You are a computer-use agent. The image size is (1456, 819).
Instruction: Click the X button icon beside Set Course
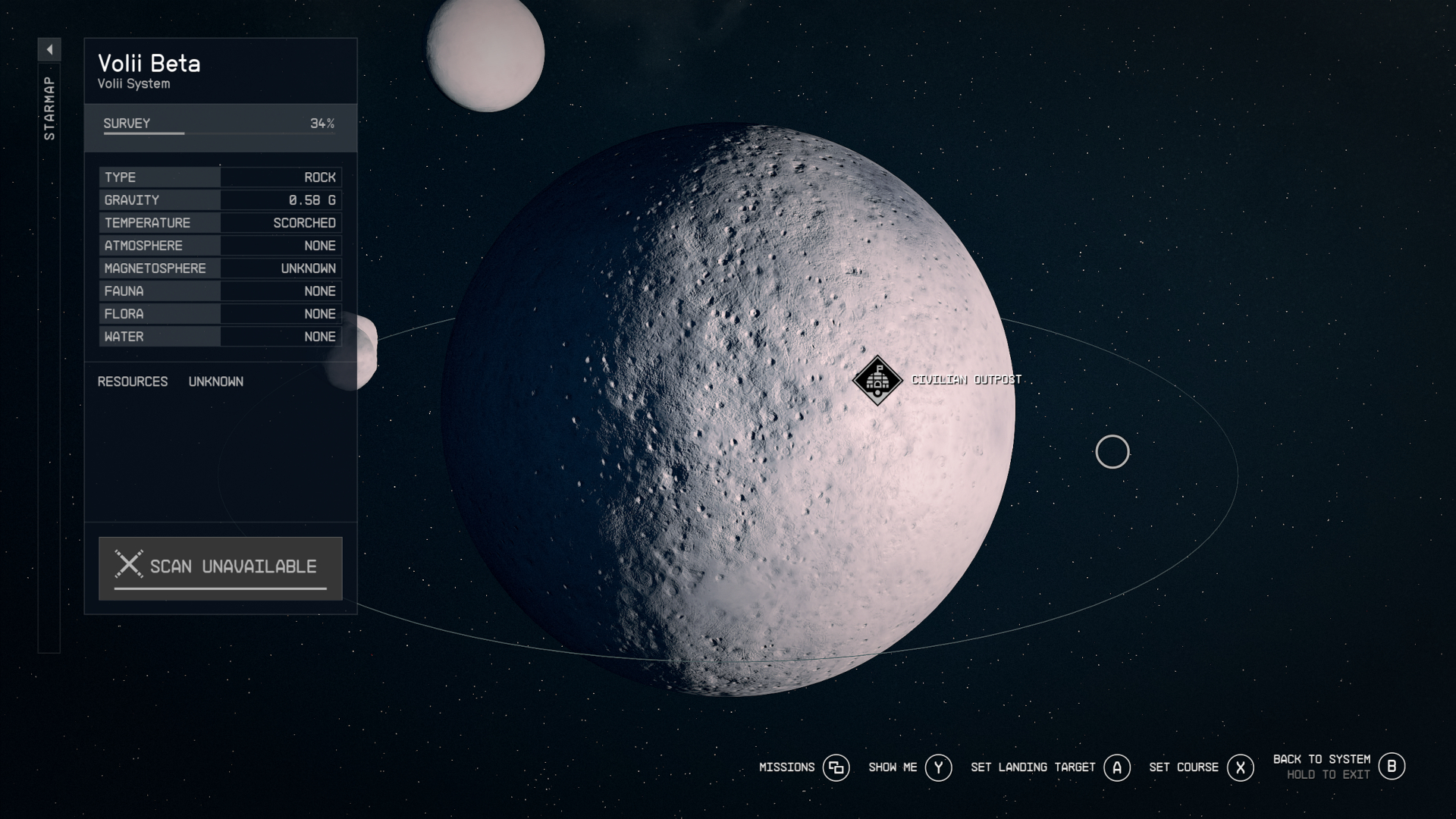click(1241, 767)
